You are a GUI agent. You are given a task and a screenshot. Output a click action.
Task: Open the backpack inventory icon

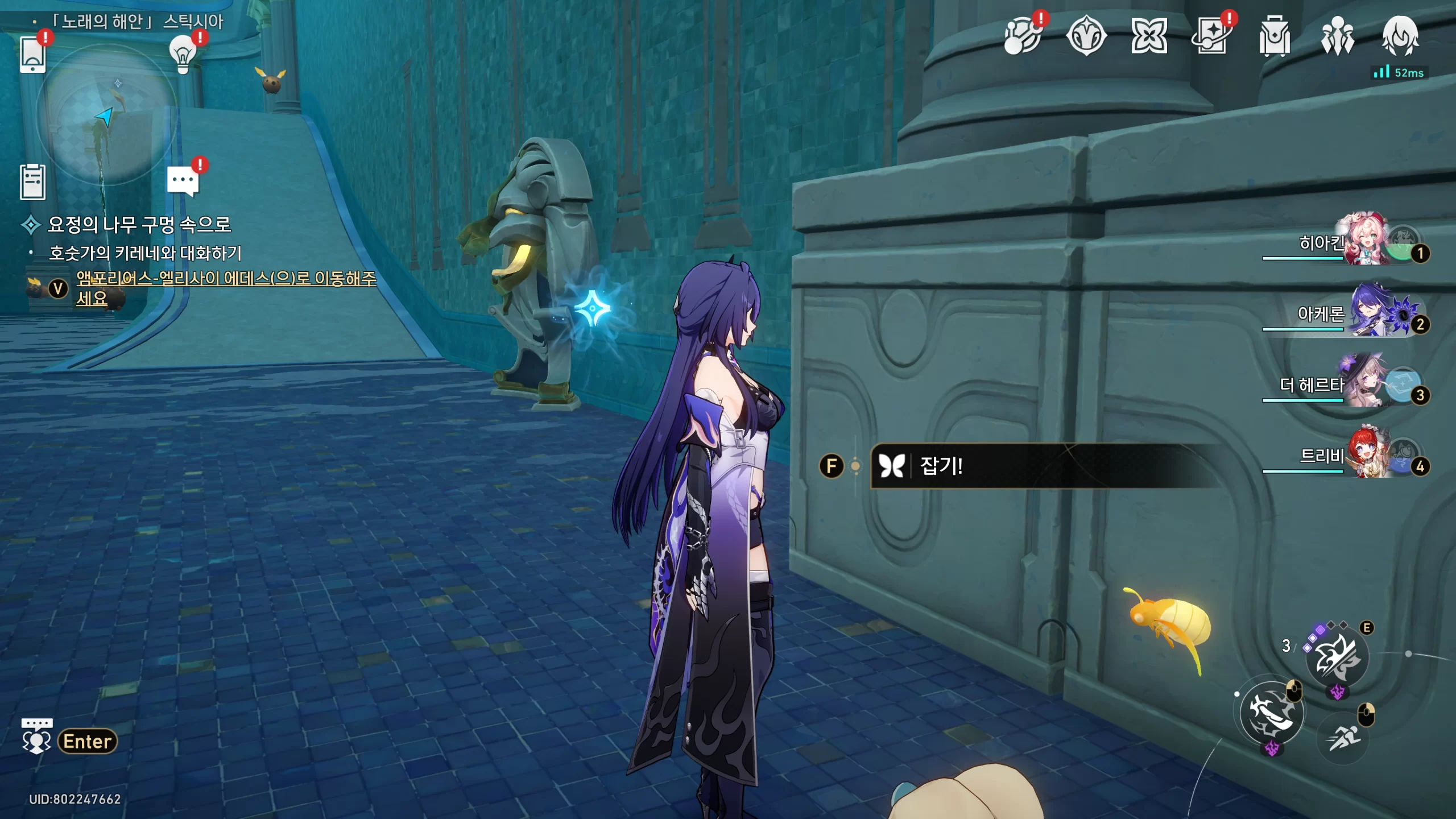point(1274,36)
